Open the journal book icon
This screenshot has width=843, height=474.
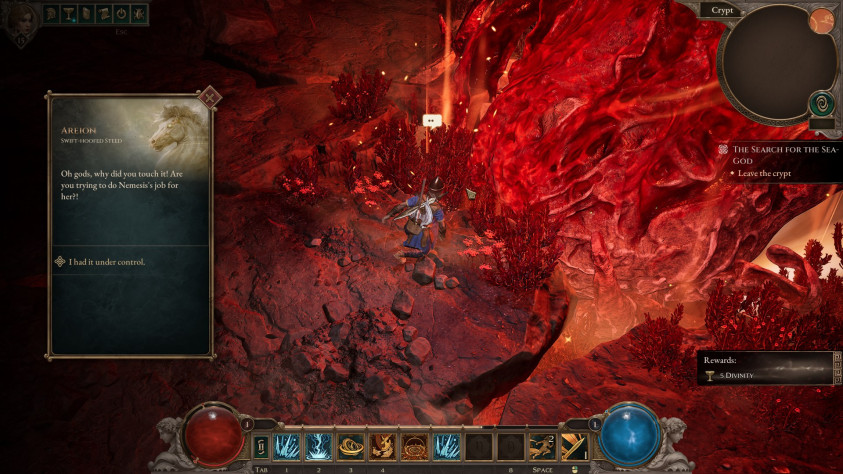pyautogui.click(x=87, y=14)
